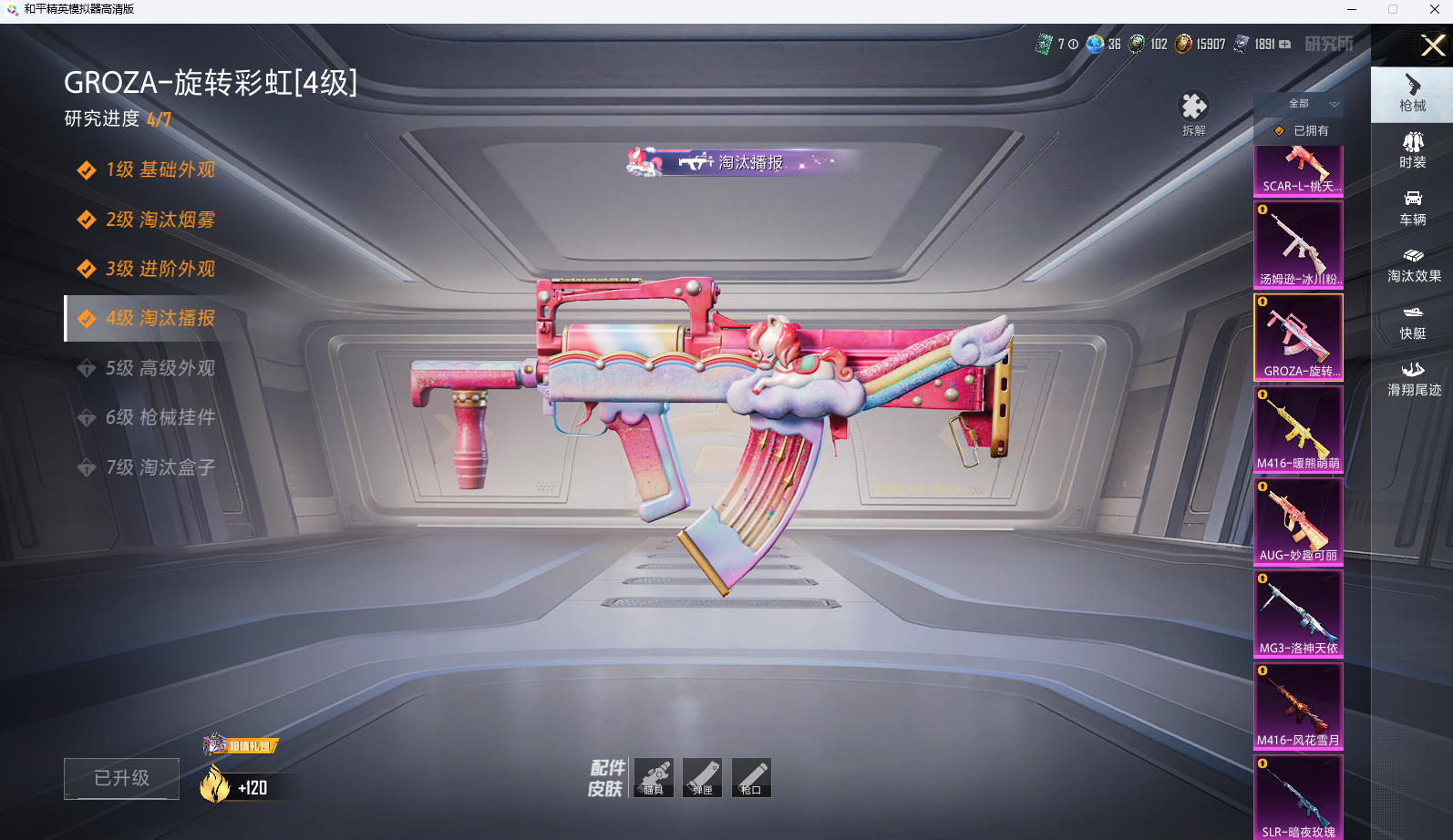Choose the M416-暖熊萌萌 skin thumbnail
Screen dimensions: 1453x840
tap(1298, 428)
